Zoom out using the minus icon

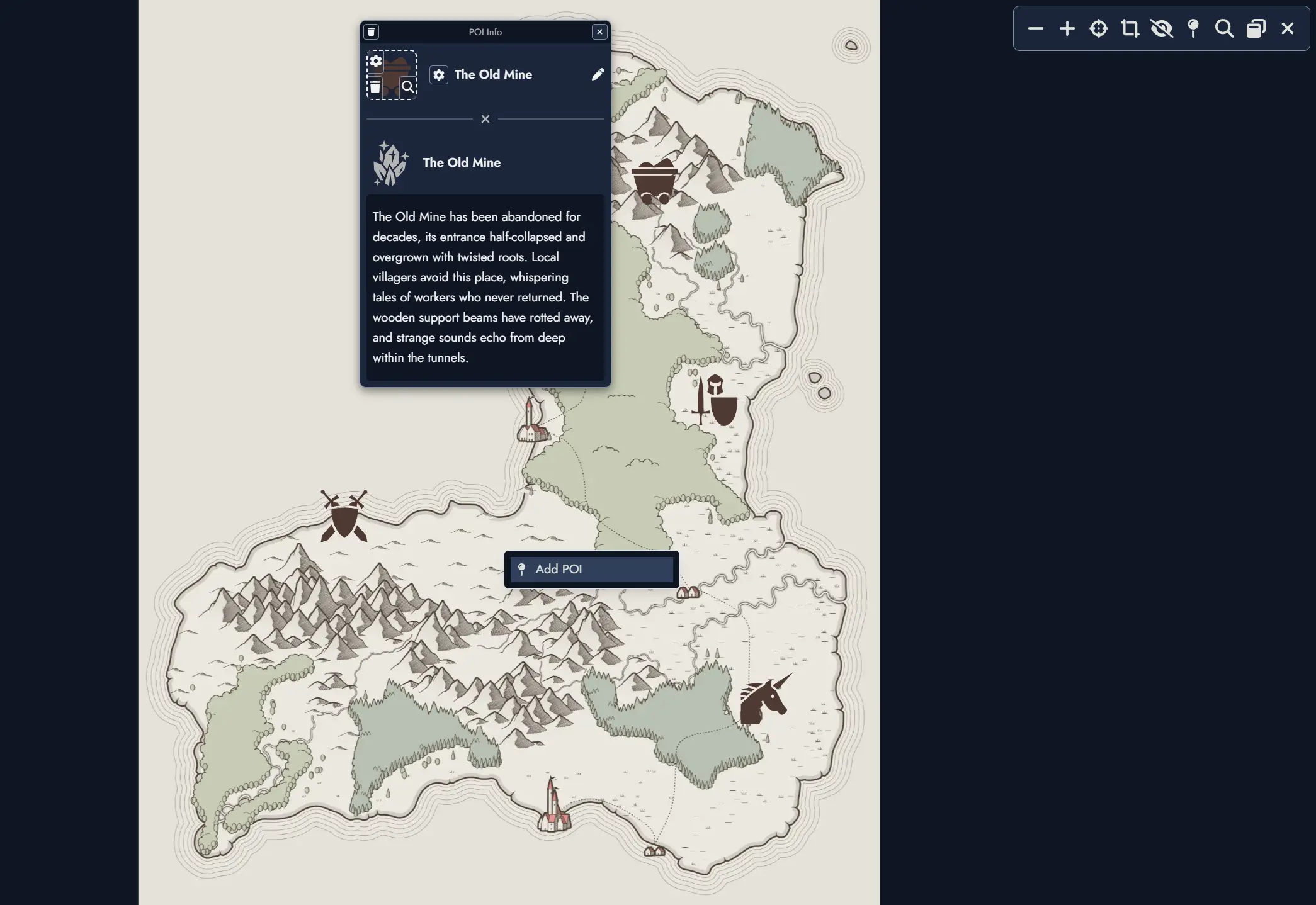click(x=1036, y=28)
